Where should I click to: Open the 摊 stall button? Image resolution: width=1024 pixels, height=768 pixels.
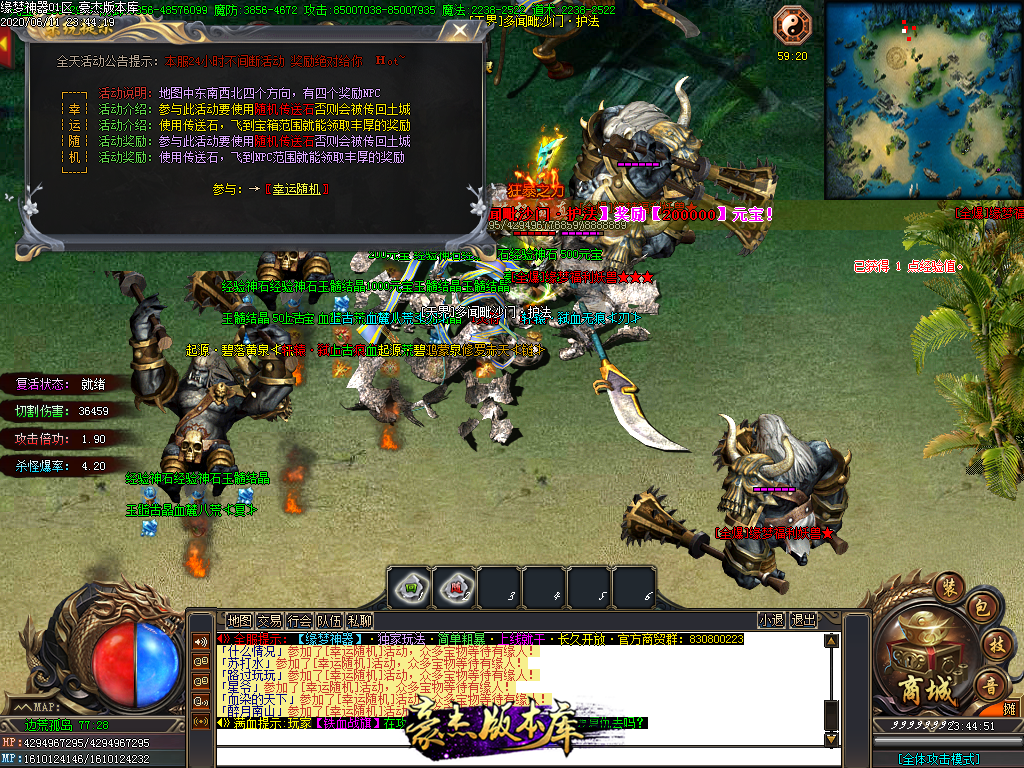[1009, 709]
